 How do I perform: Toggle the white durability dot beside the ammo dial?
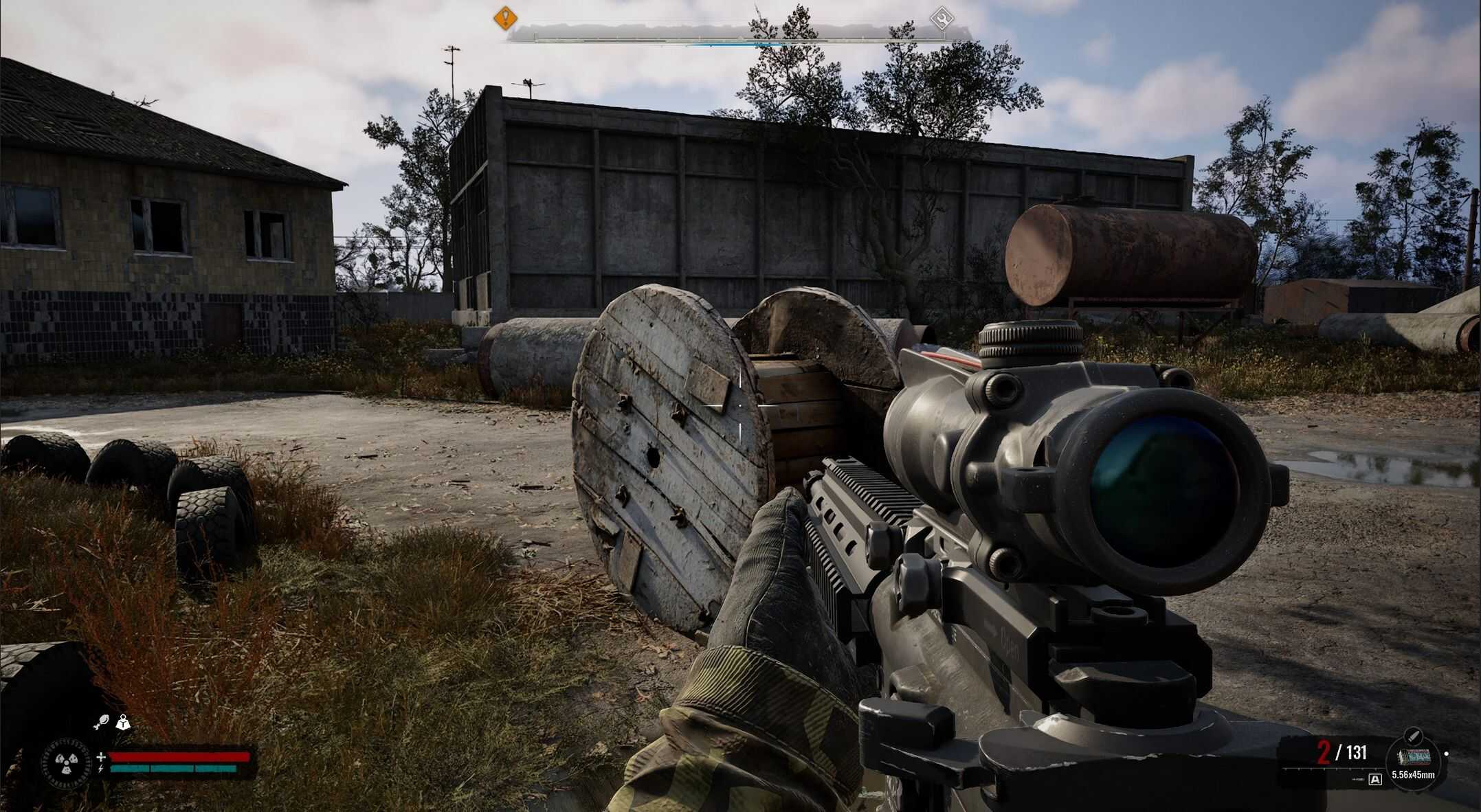1447,754
